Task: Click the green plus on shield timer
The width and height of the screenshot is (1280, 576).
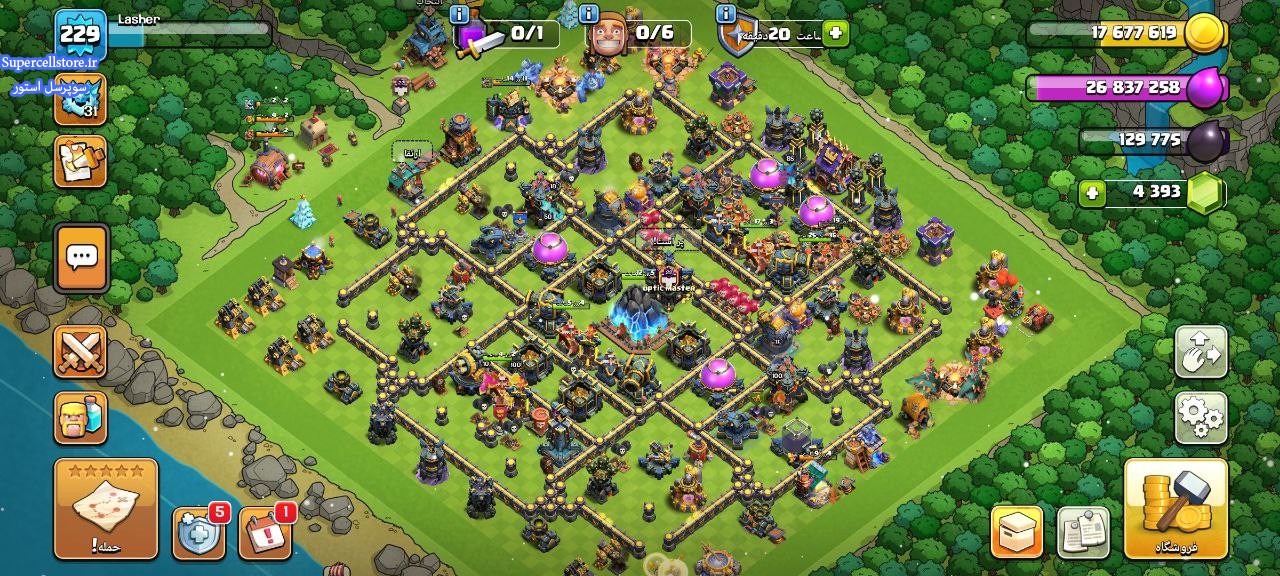Action: [x=834, y=33]
